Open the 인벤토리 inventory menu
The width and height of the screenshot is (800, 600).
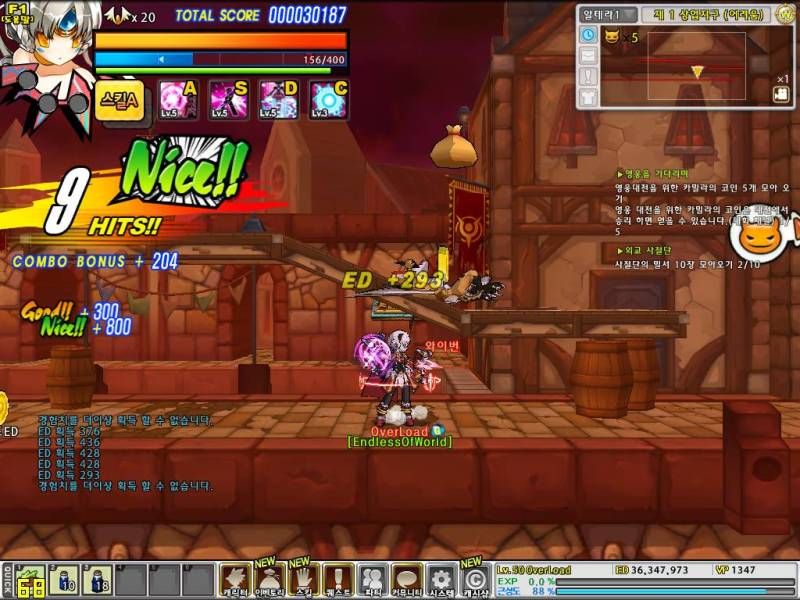[x=269, y=579]
